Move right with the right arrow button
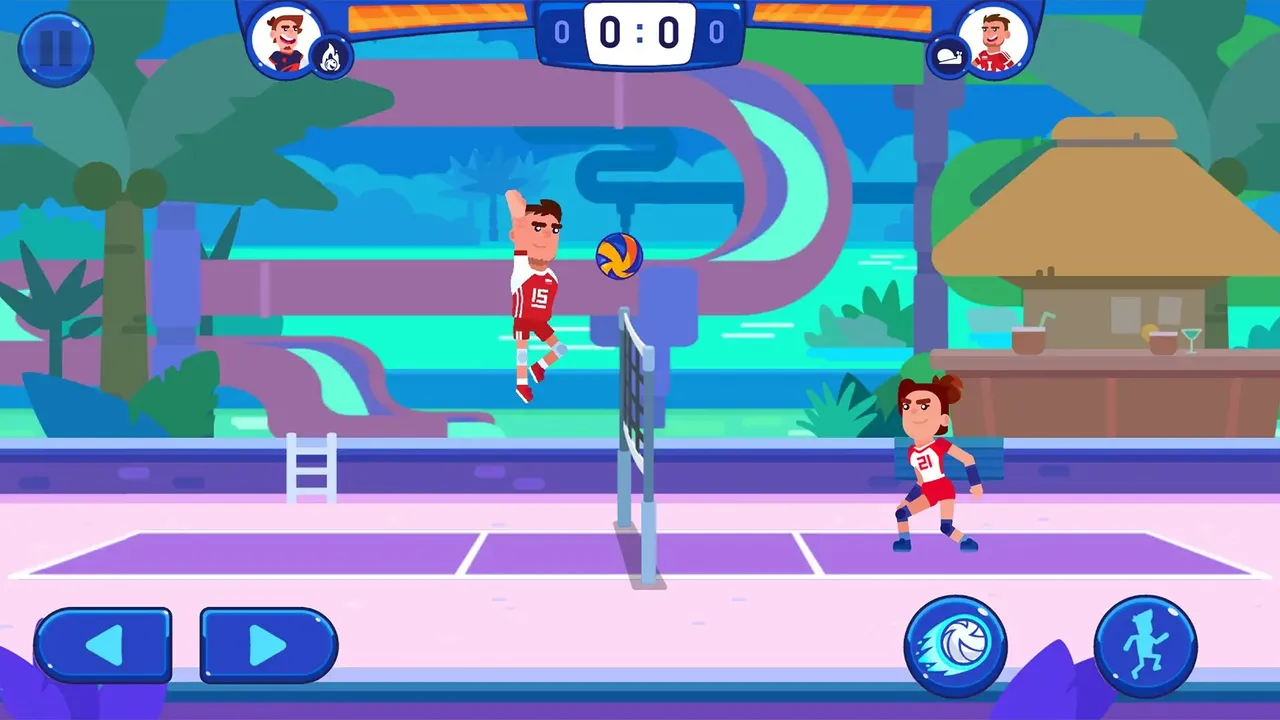Image resolution: width=1280 pixels, height=720 pixels. 268,645
